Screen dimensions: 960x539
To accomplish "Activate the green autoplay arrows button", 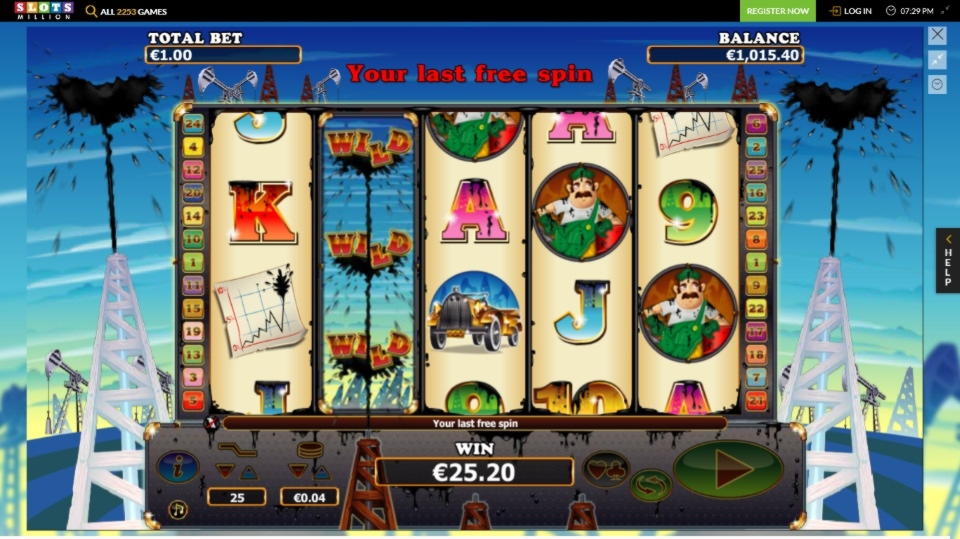I will tap(650, 486).
